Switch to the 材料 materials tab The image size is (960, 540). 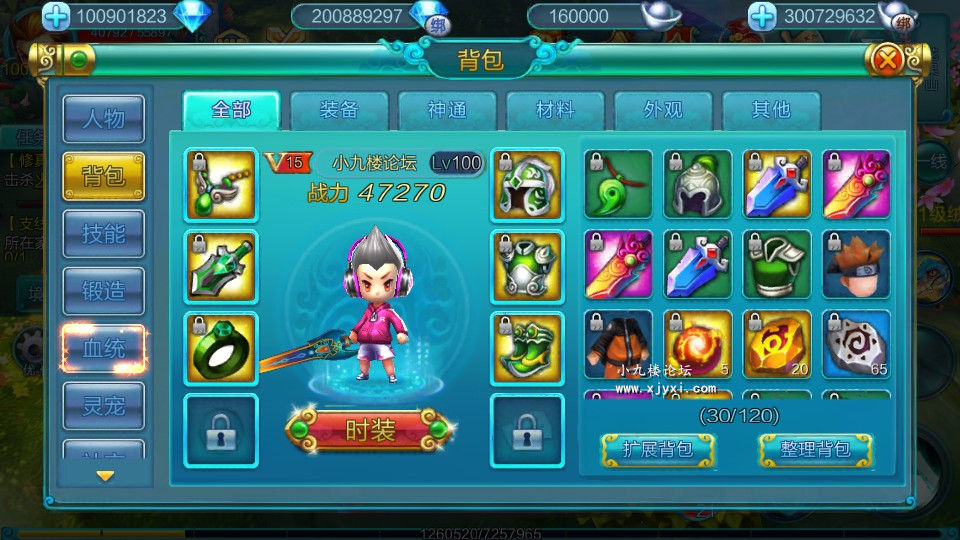(x=555, y=110)
